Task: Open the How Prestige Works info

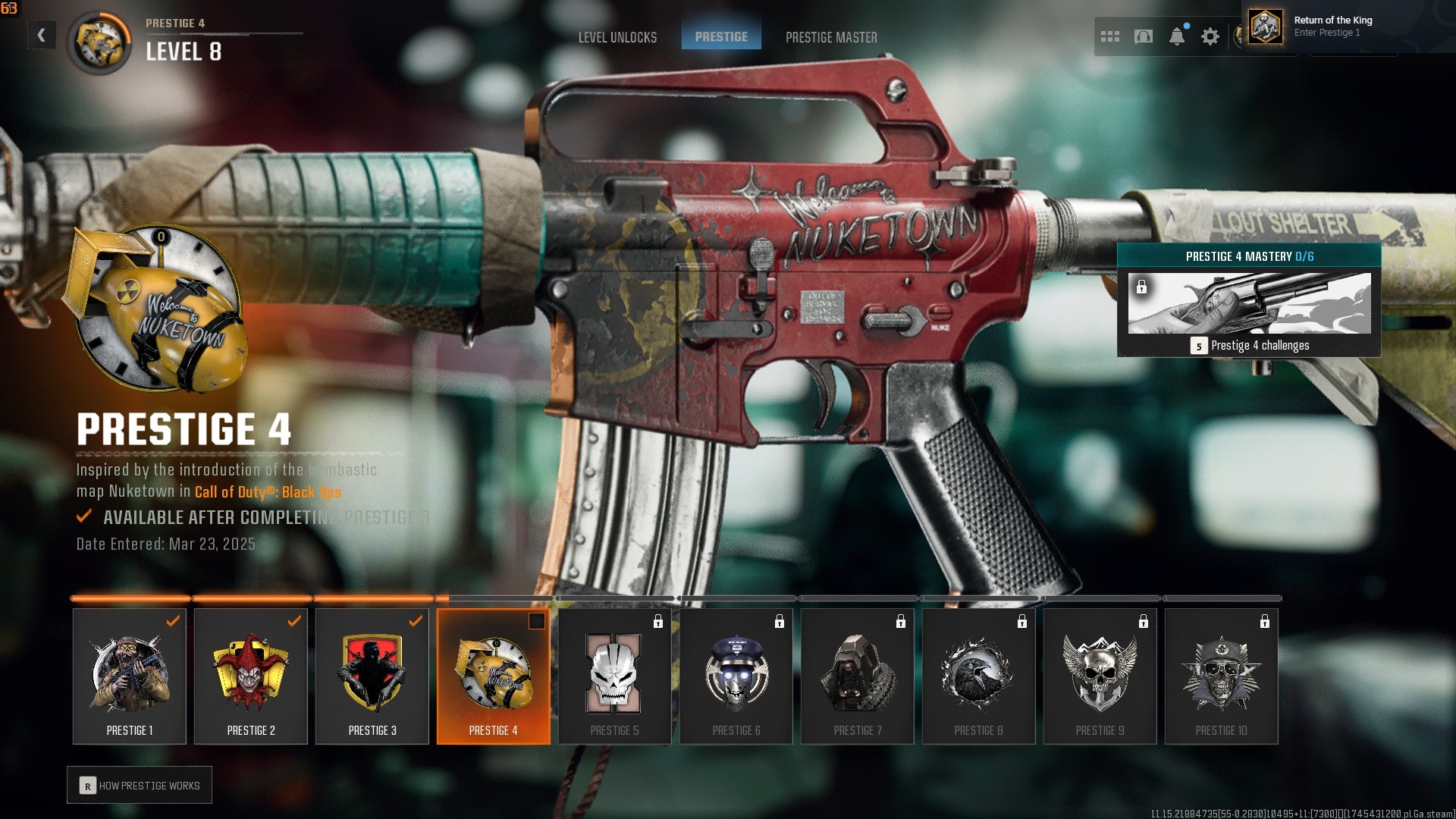Action: point(140,786)
